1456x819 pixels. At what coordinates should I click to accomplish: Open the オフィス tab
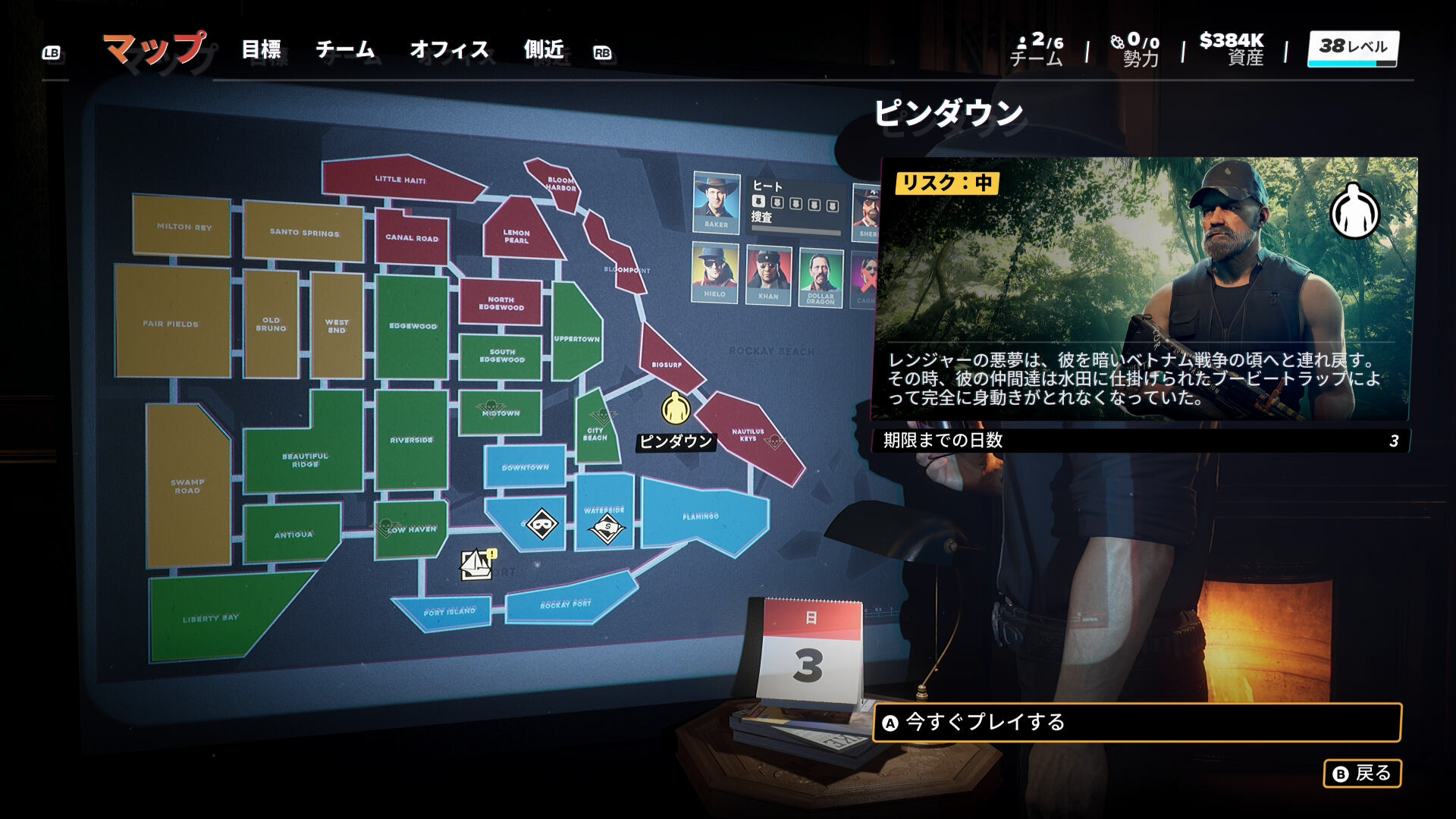click(449, 50)
